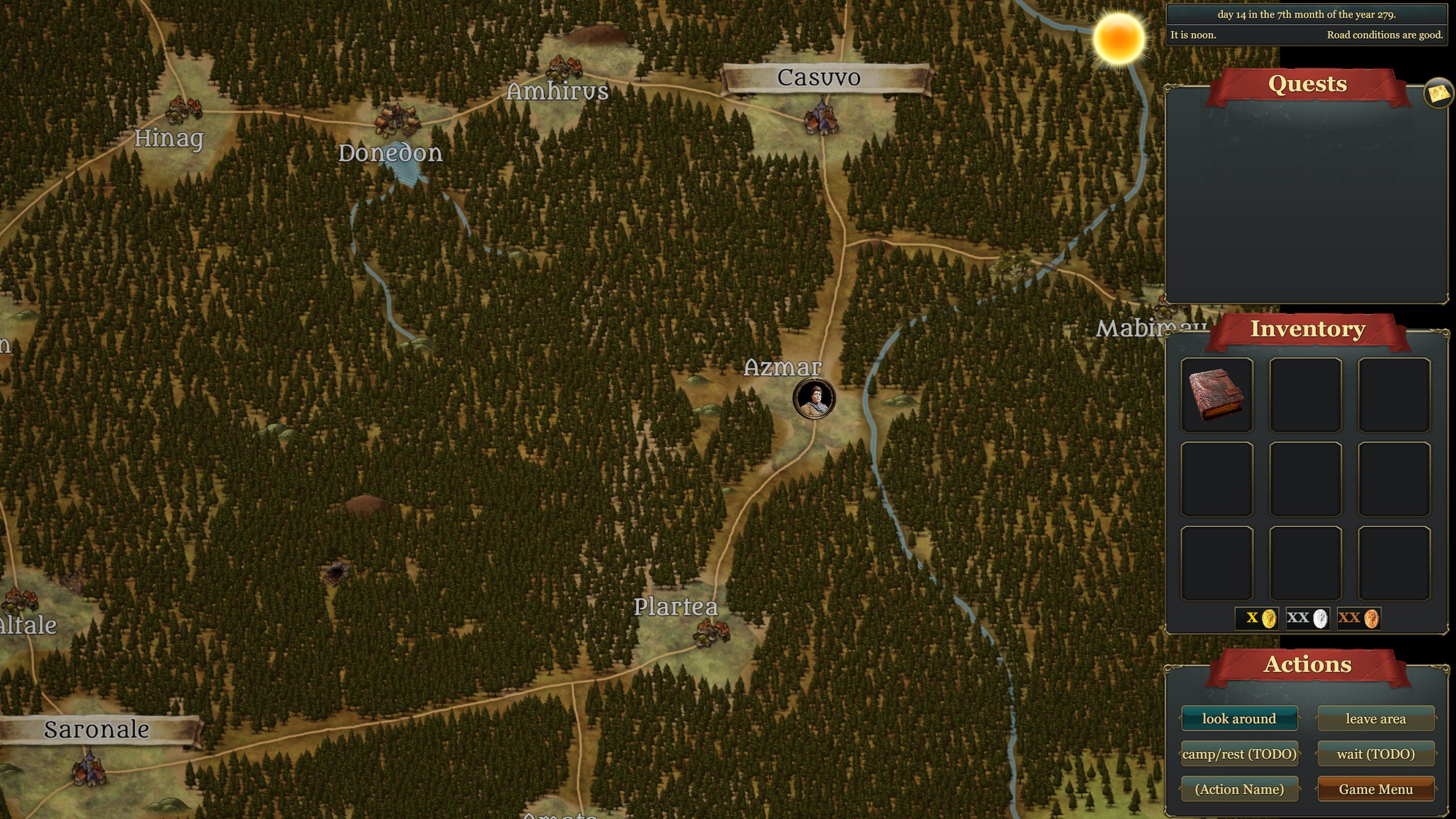
Task: Choose the Amhirus village marker
Action: click(x=564, y=68)
